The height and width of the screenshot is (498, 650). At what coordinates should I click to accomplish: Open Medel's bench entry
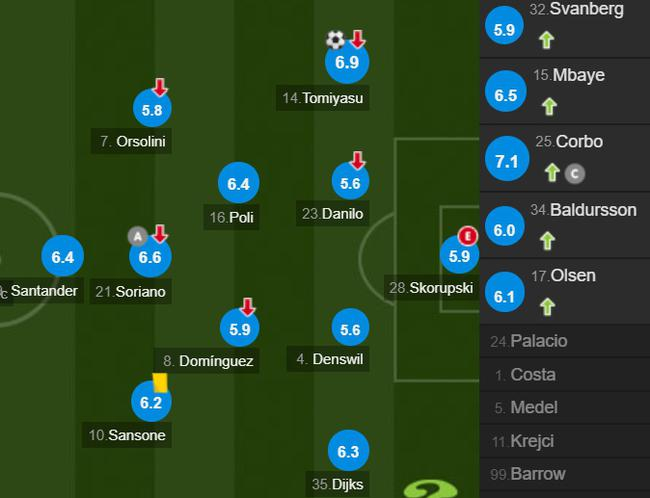pyautogui.click(x=532, y=408)
